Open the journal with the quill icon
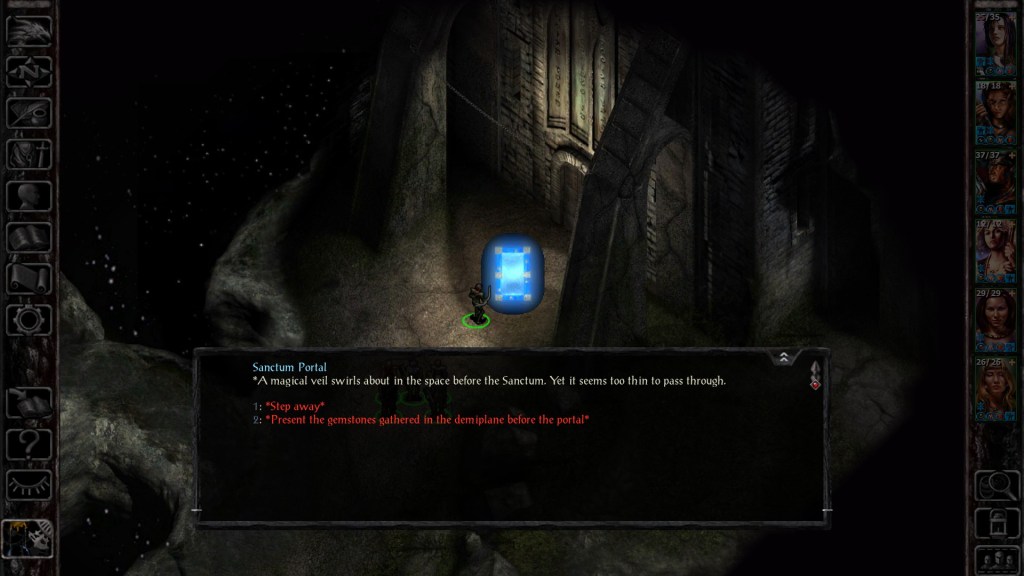1024x576 pixels. (29, 112)
